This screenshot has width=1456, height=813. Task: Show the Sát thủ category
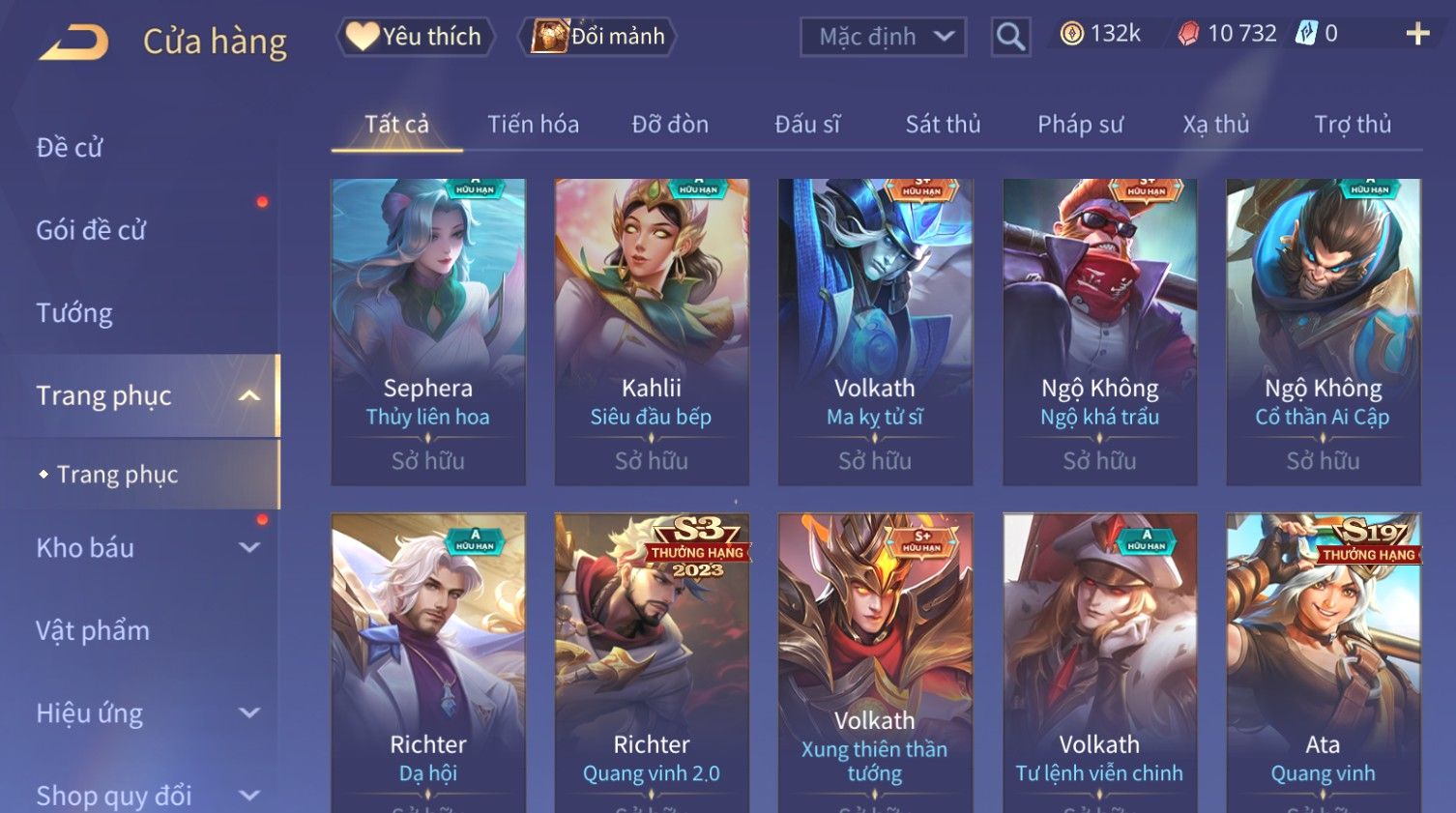[943, 125]
